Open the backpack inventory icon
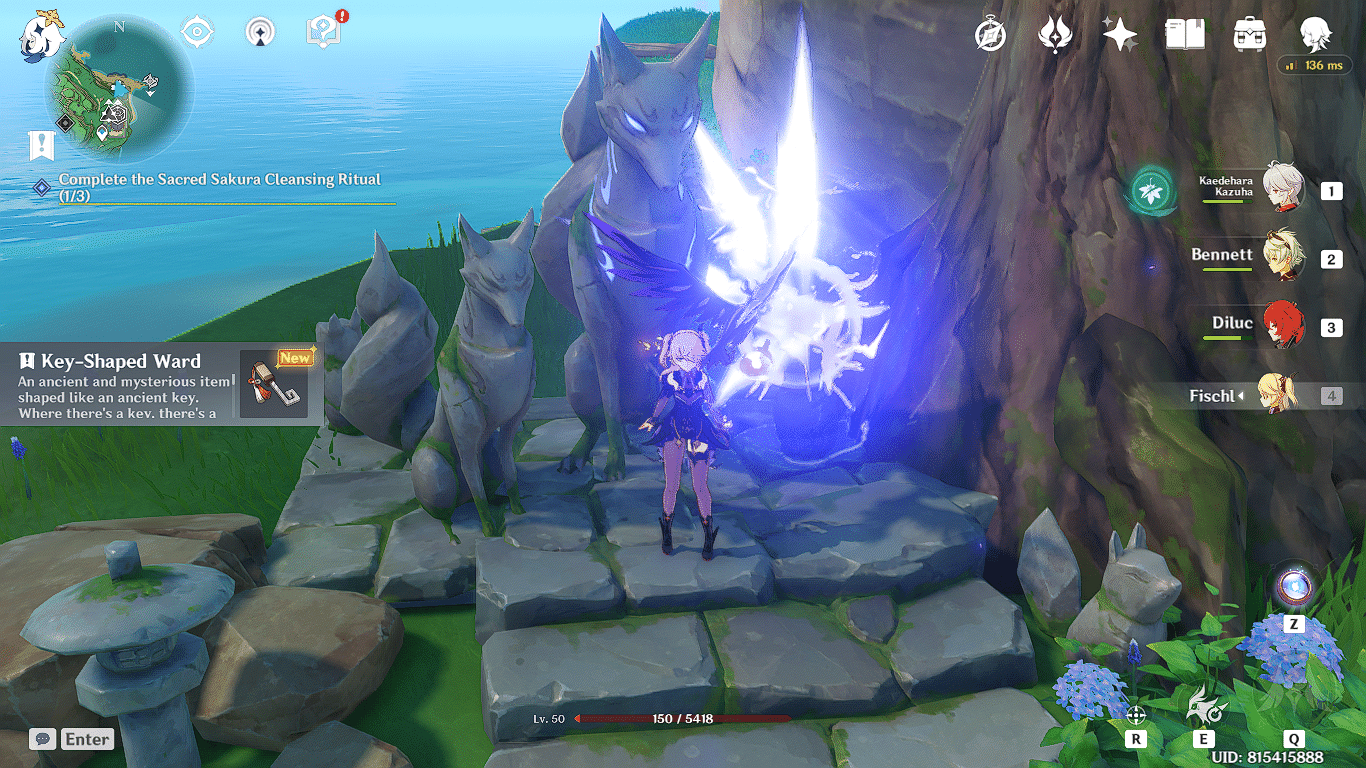The image size is (1366, 768). pyautogui.click(x=1250, y=34)
